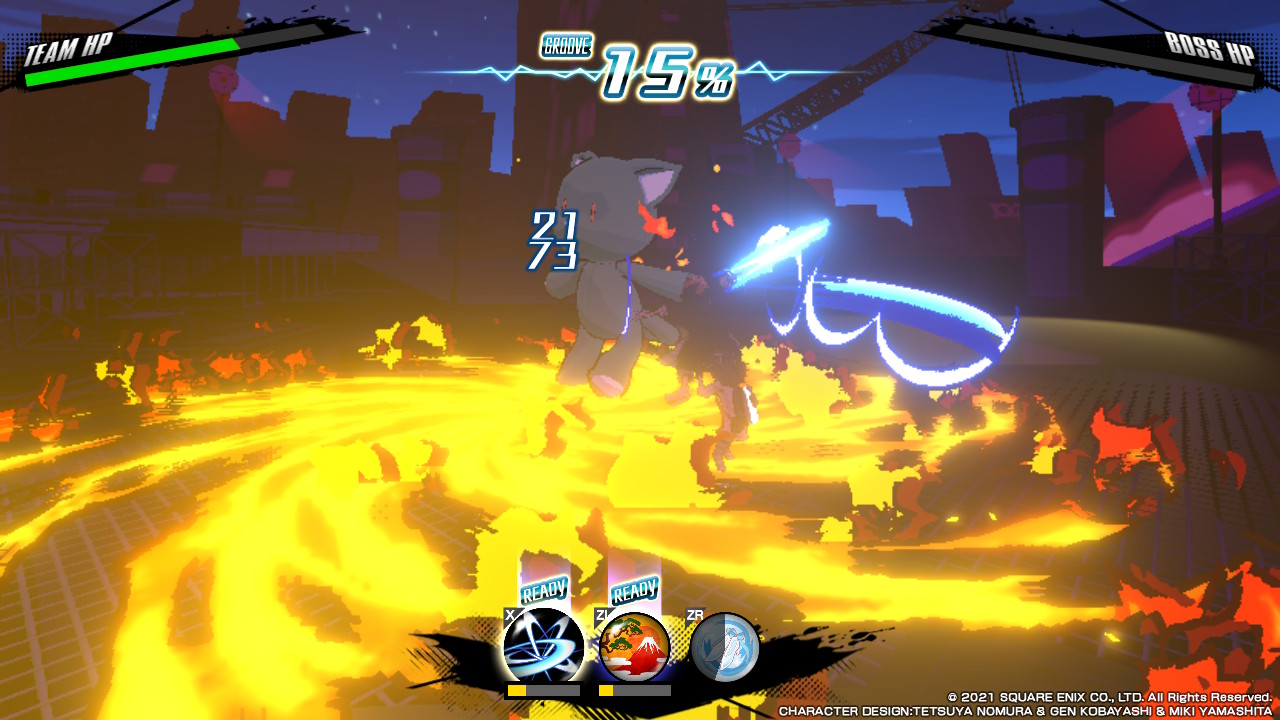1280x720 pixels.
Task: Use the red Mount Fuji pin
Action: pyautogui.click(x=635, y=647)
